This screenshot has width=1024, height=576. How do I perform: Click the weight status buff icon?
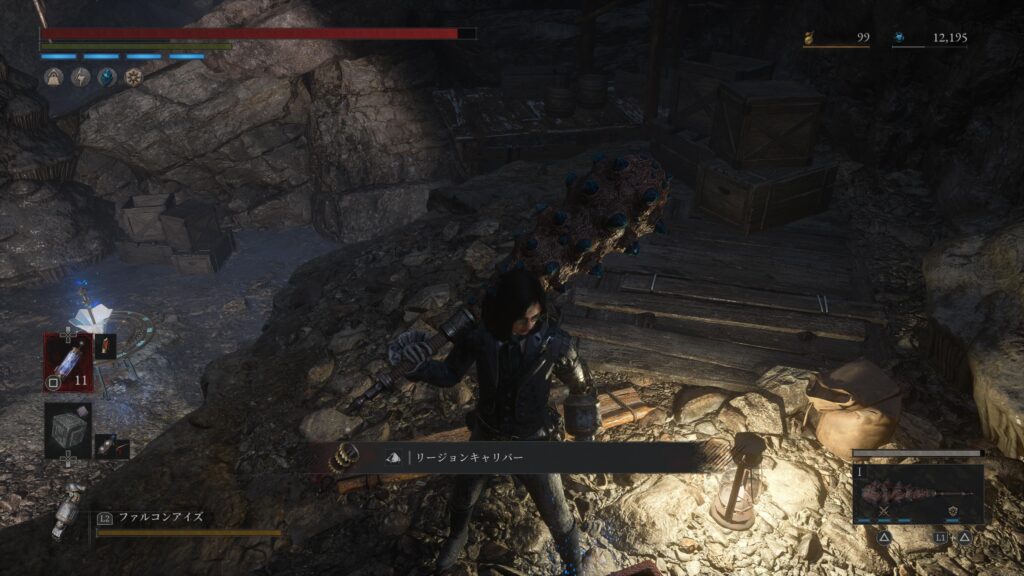pyautogui.click(x=53, y=76)
